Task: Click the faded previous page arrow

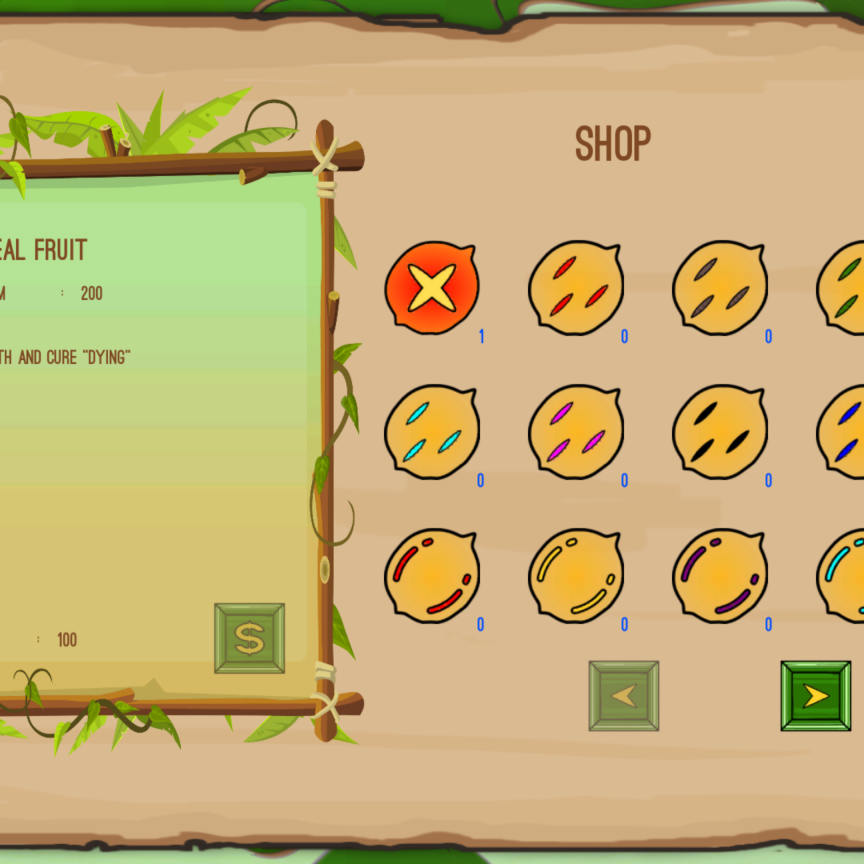Action: [624, 696]
